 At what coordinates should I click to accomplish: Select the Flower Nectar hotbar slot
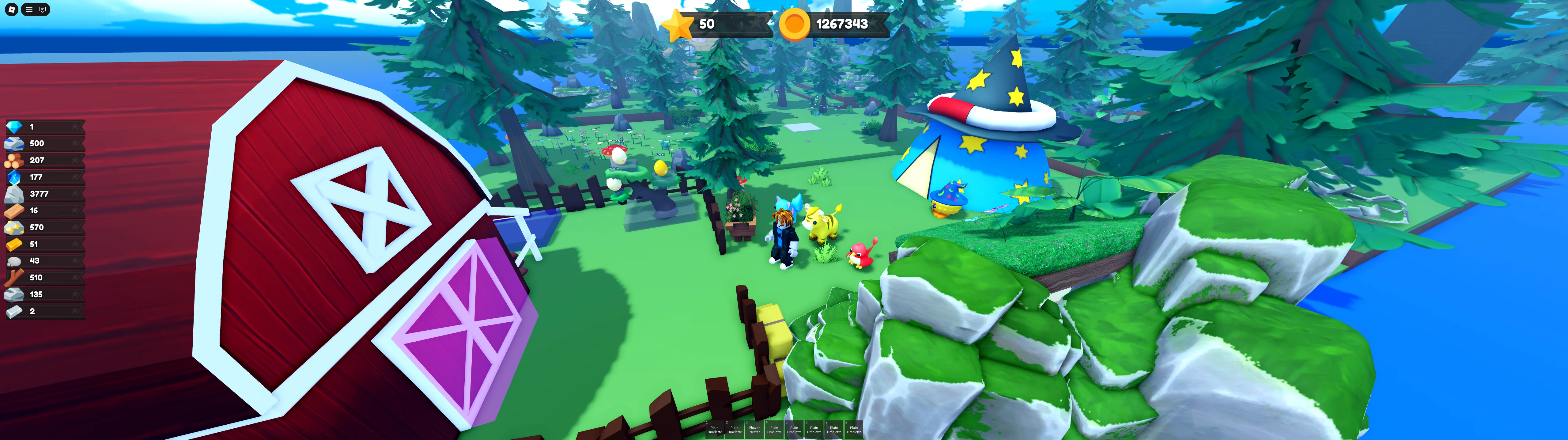[754, 429]
